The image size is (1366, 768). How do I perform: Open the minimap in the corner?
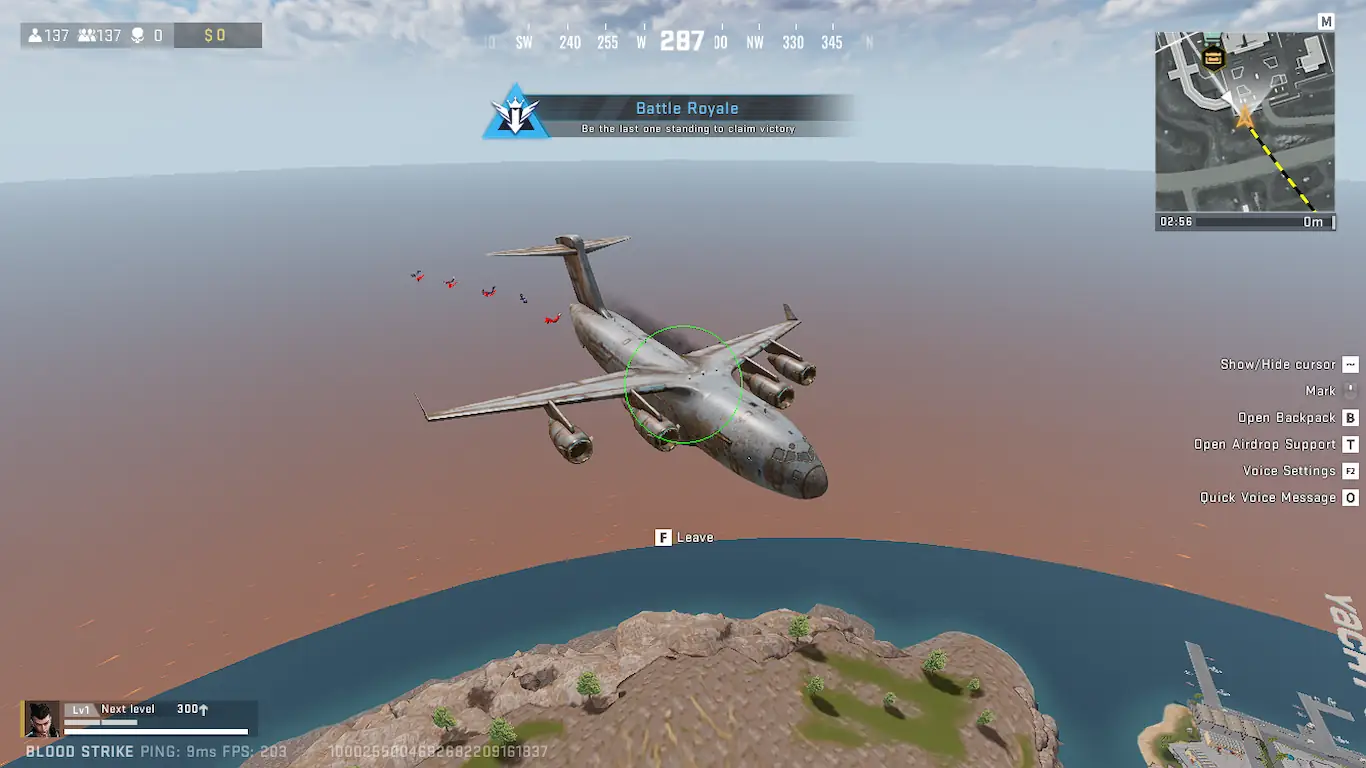1244,121
